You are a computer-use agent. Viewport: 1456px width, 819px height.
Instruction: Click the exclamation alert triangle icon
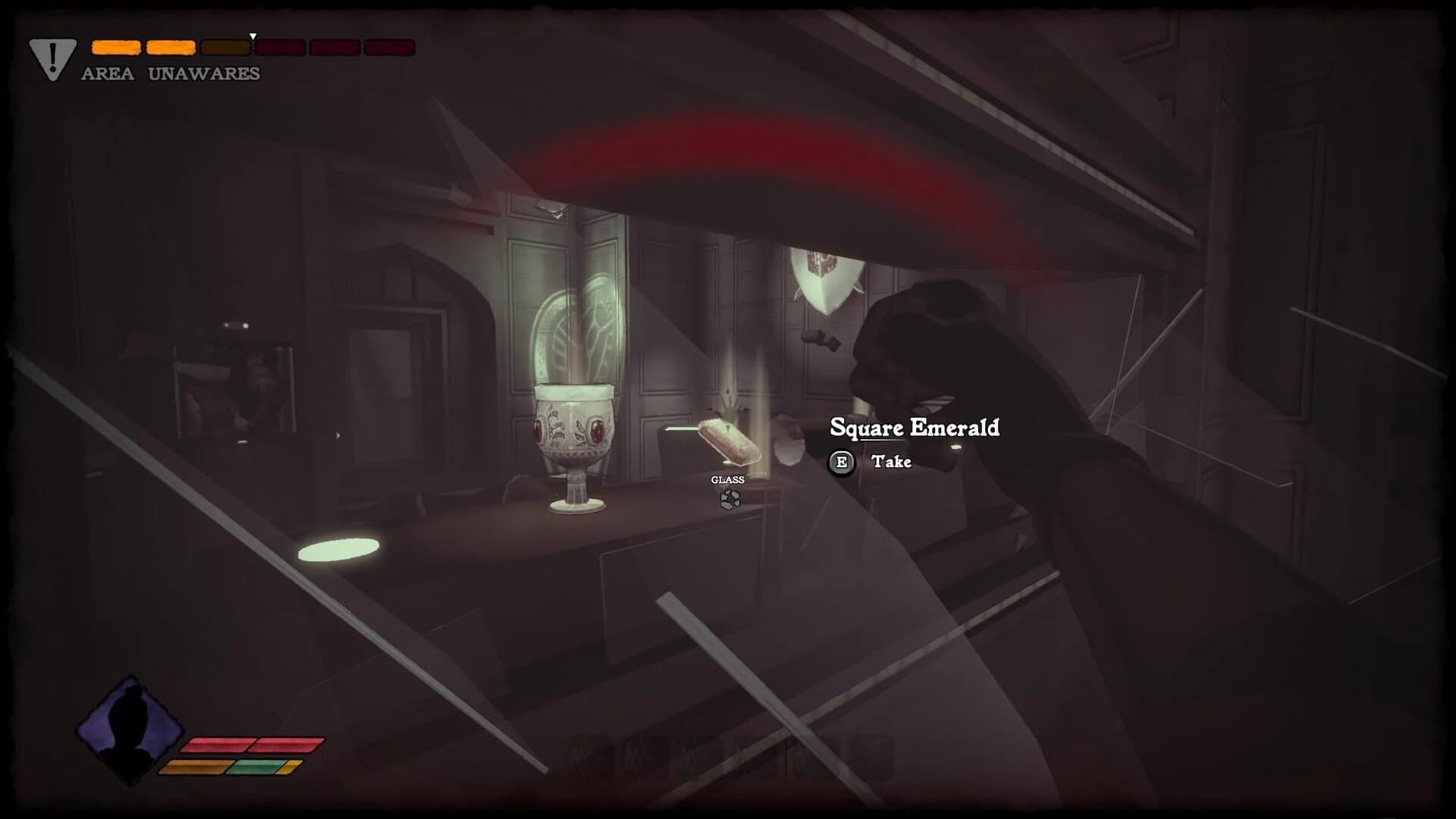click(x=51, y=55)
